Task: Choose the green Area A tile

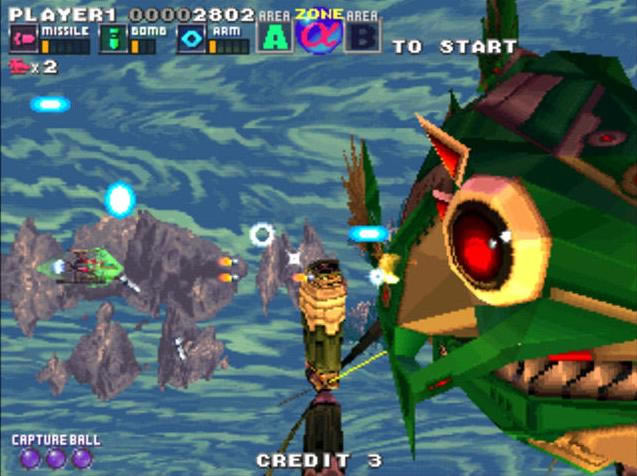Action: 273,37
